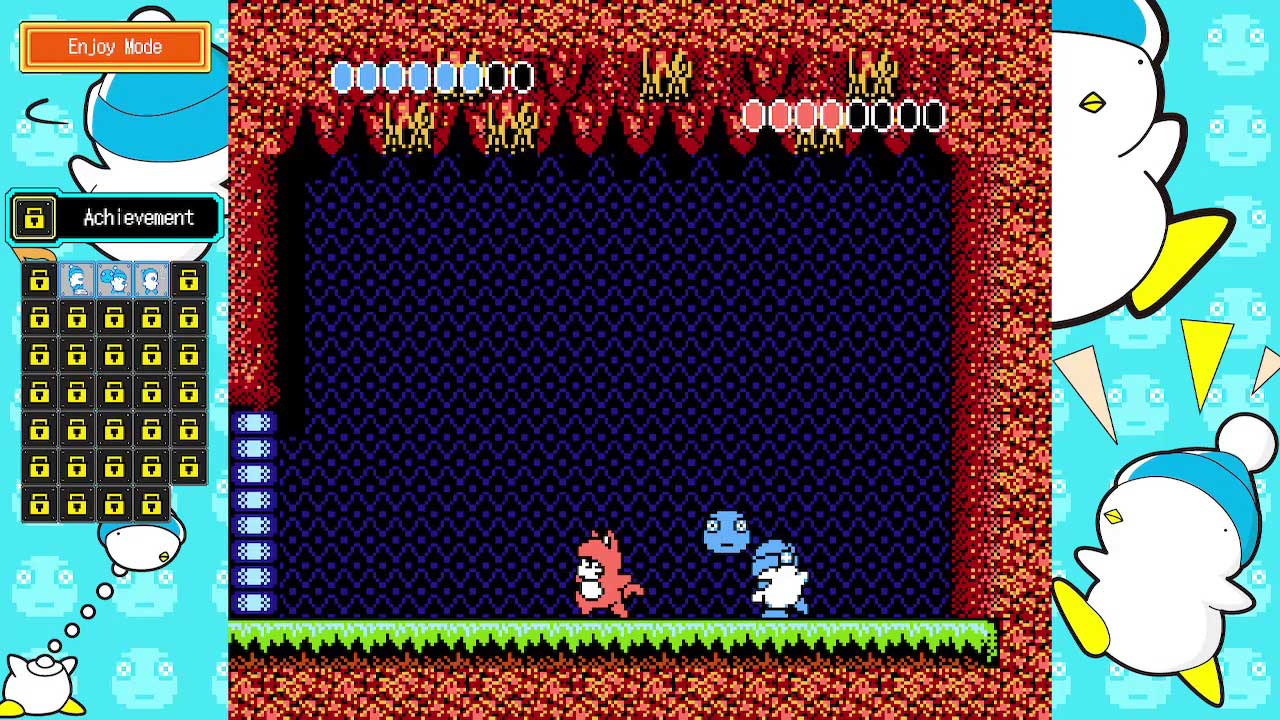This screenshot has width=1280, height=720.
Task: Select the third unlocked walking-penguin achievement
Action: [150, 281]
